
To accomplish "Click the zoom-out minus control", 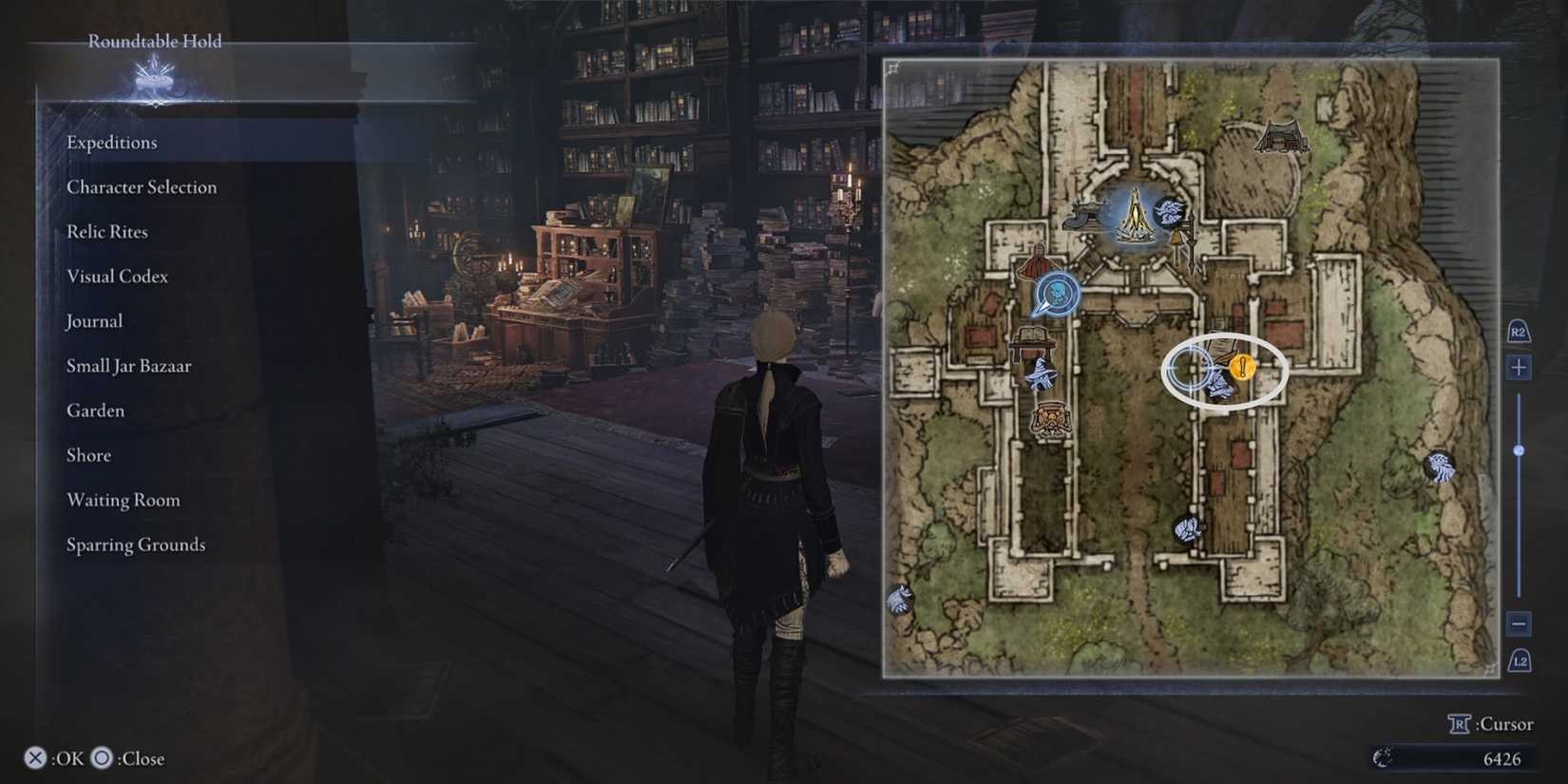I will click(x=1518, y=624).
